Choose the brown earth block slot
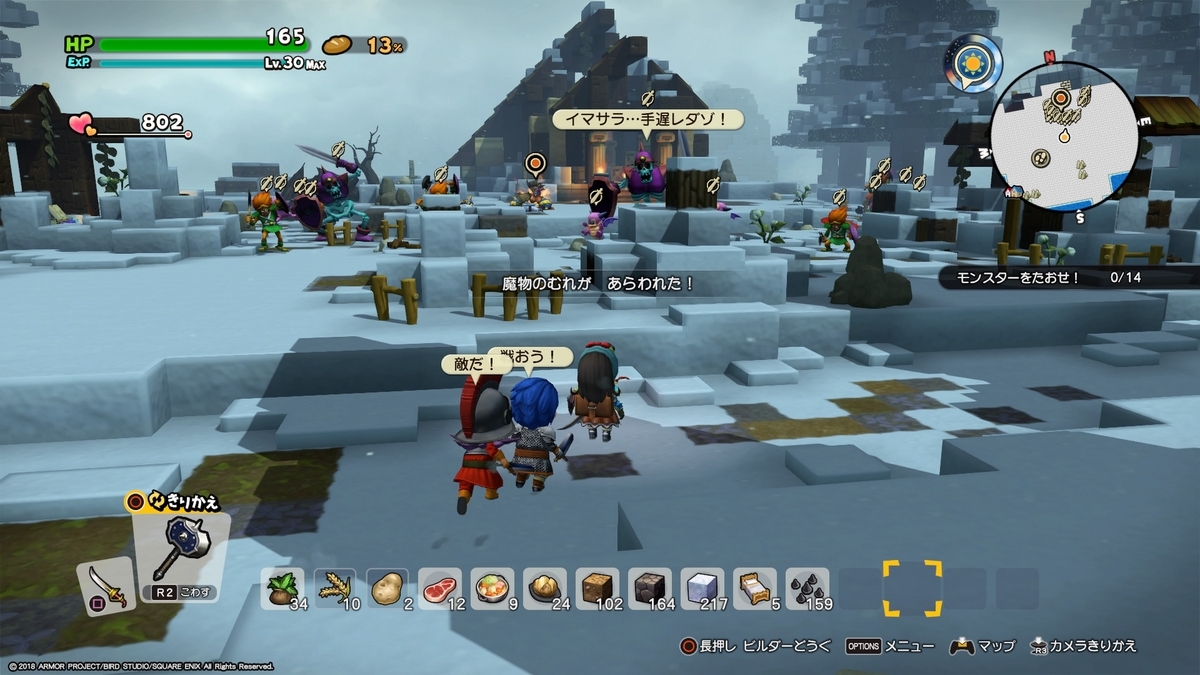Image resolution: width=1200 pixels, height=675 pixels. (597, 588)
